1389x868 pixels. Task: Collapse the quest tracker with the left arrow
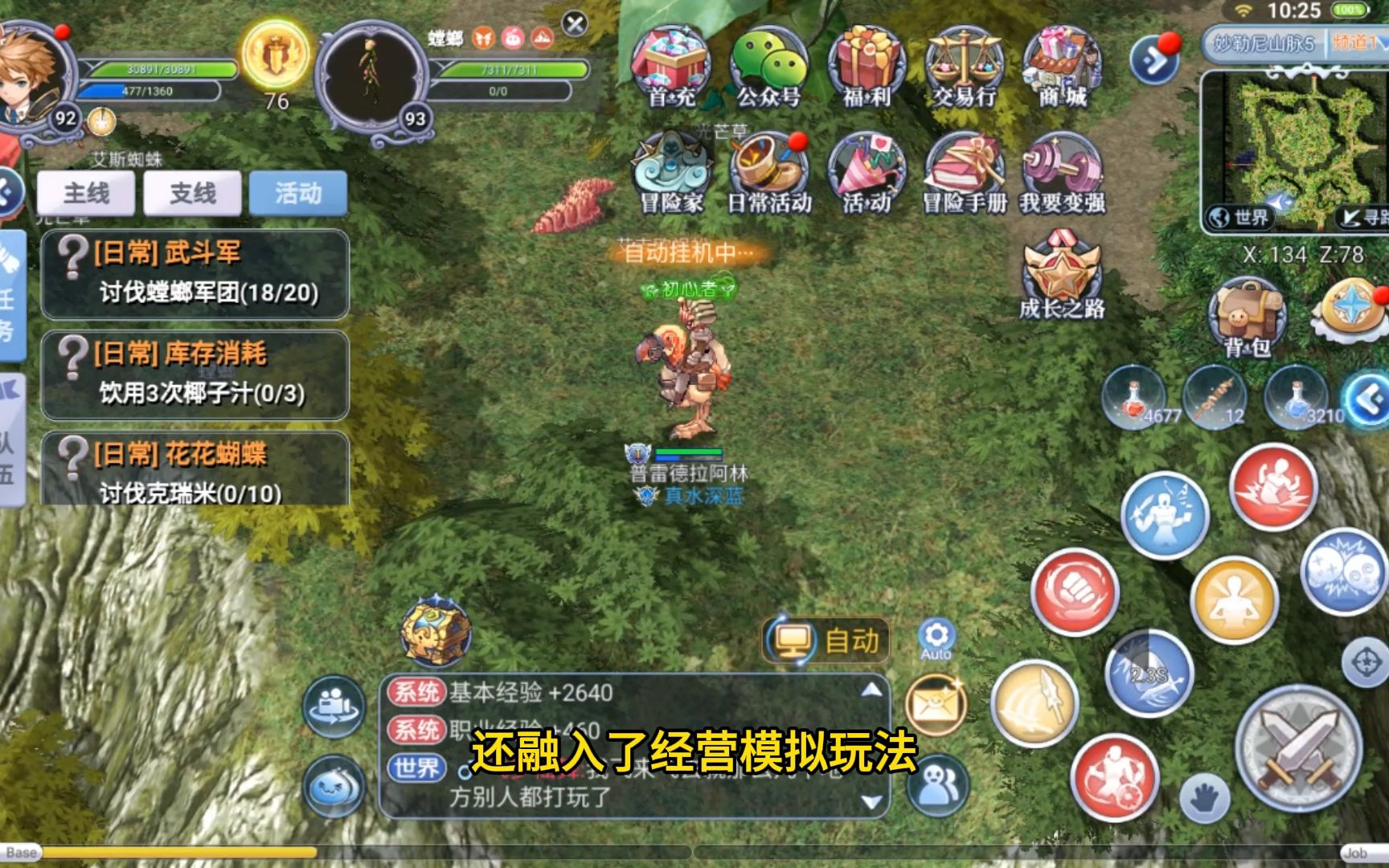pos(10,190)
